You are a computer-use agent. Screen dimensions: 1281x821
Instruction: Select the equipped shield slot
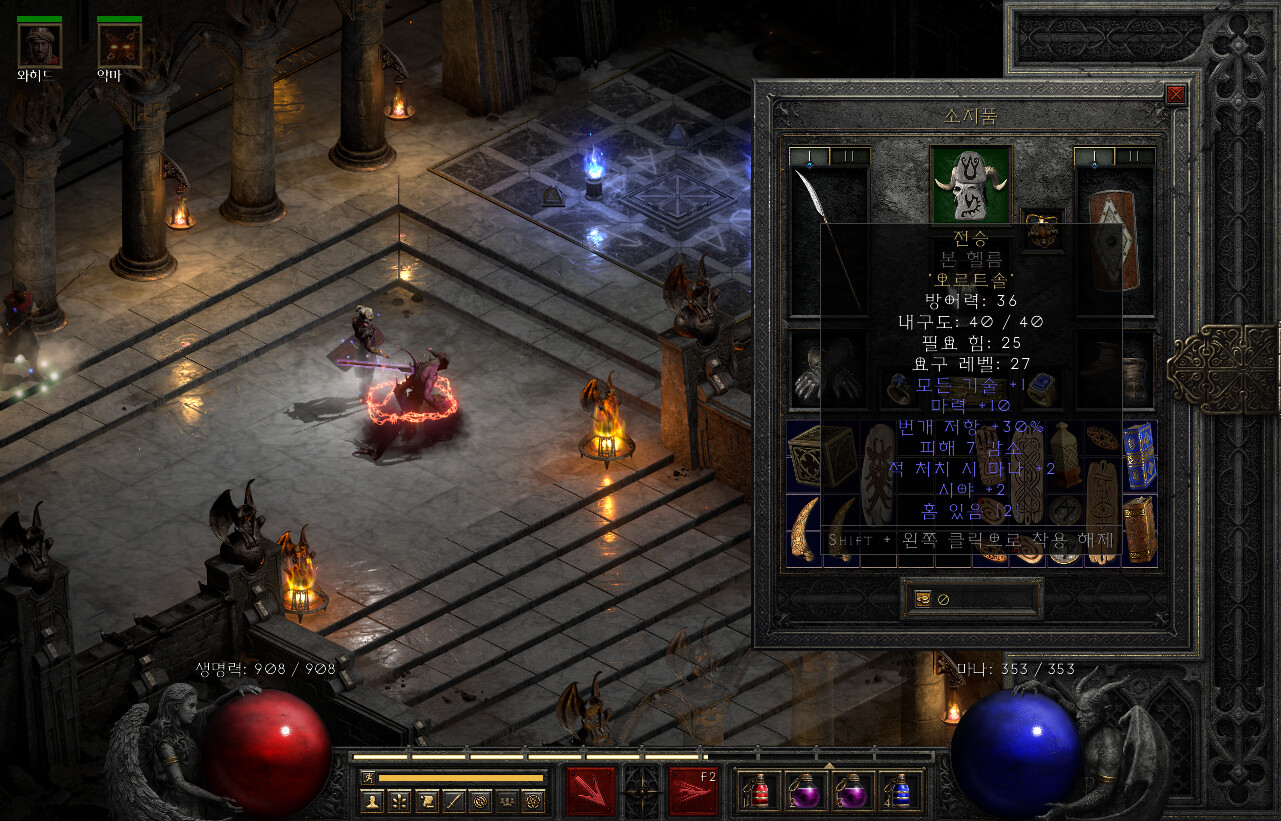coord(1113,240)
